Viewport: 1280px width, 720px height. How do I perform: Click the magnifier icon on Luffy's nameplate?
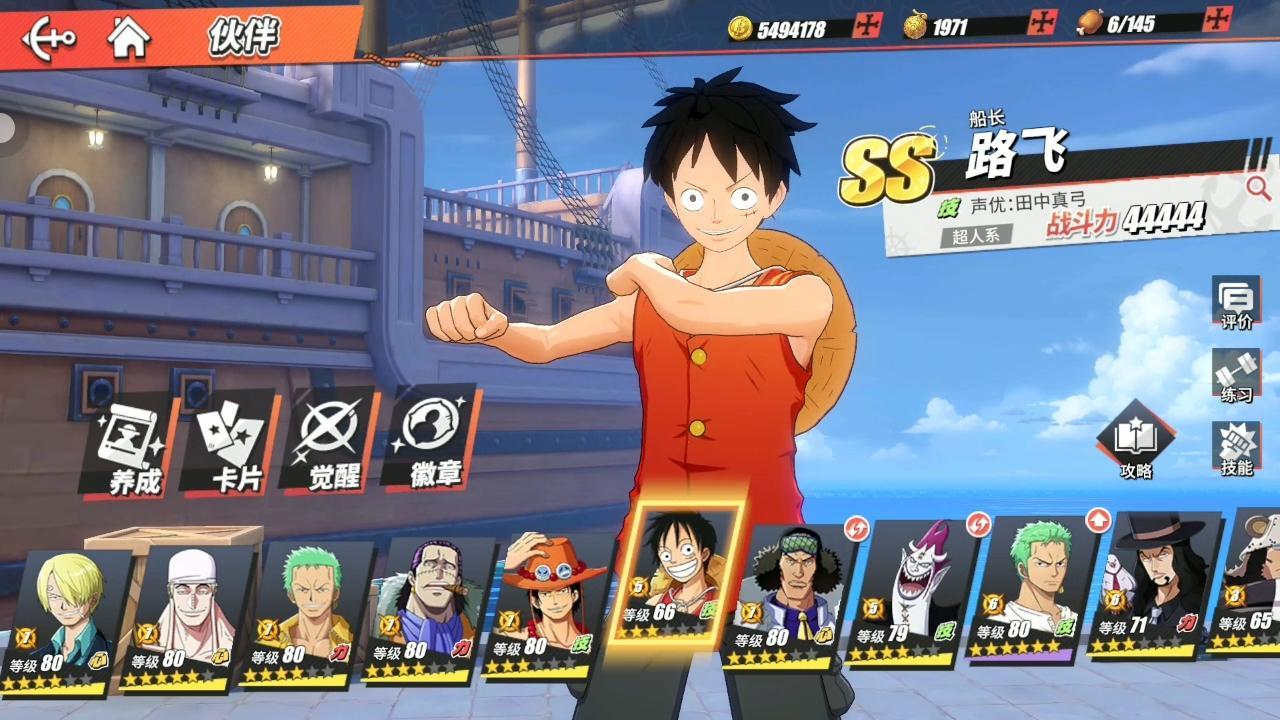[x=1257, y=187]
